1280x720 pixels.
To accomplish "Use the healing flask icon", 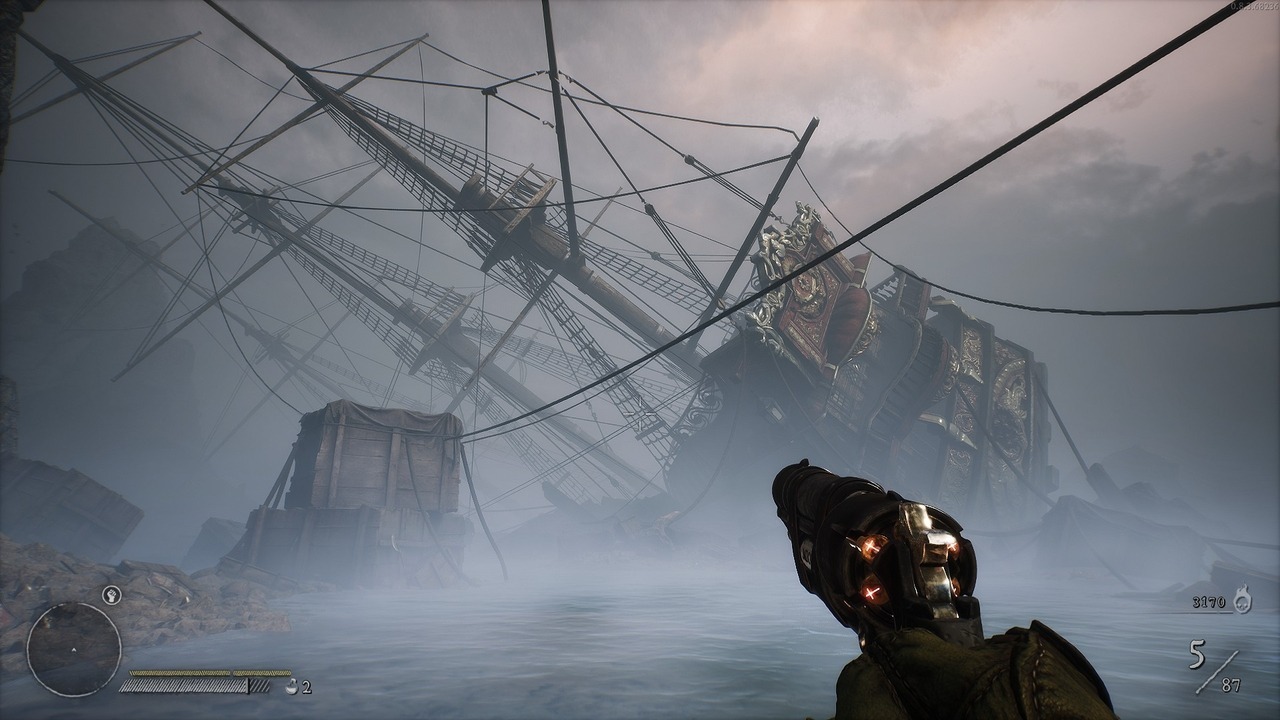I will [x=291, y=686].
